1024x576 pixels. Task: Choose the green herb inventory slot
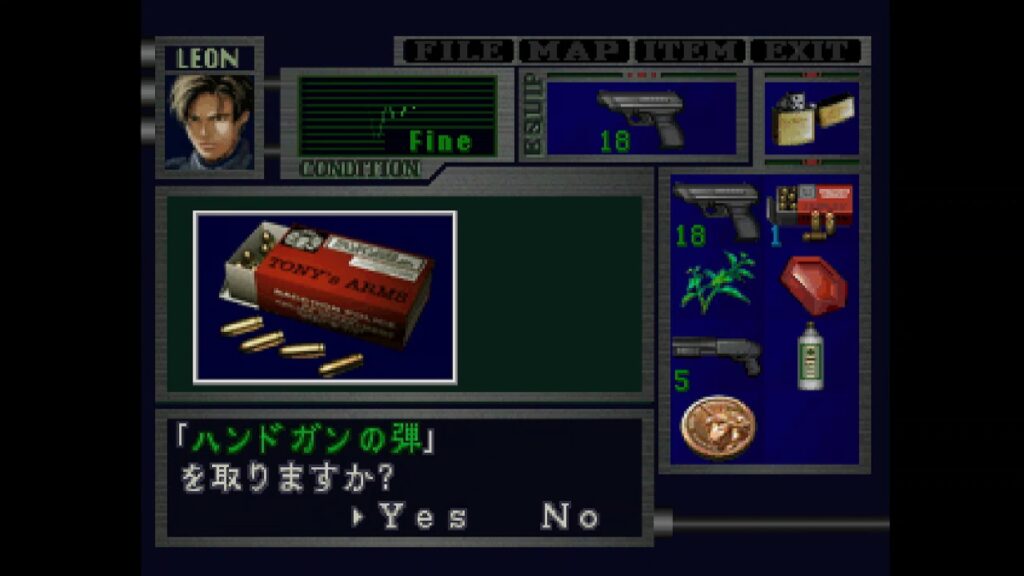coord(716,282)
